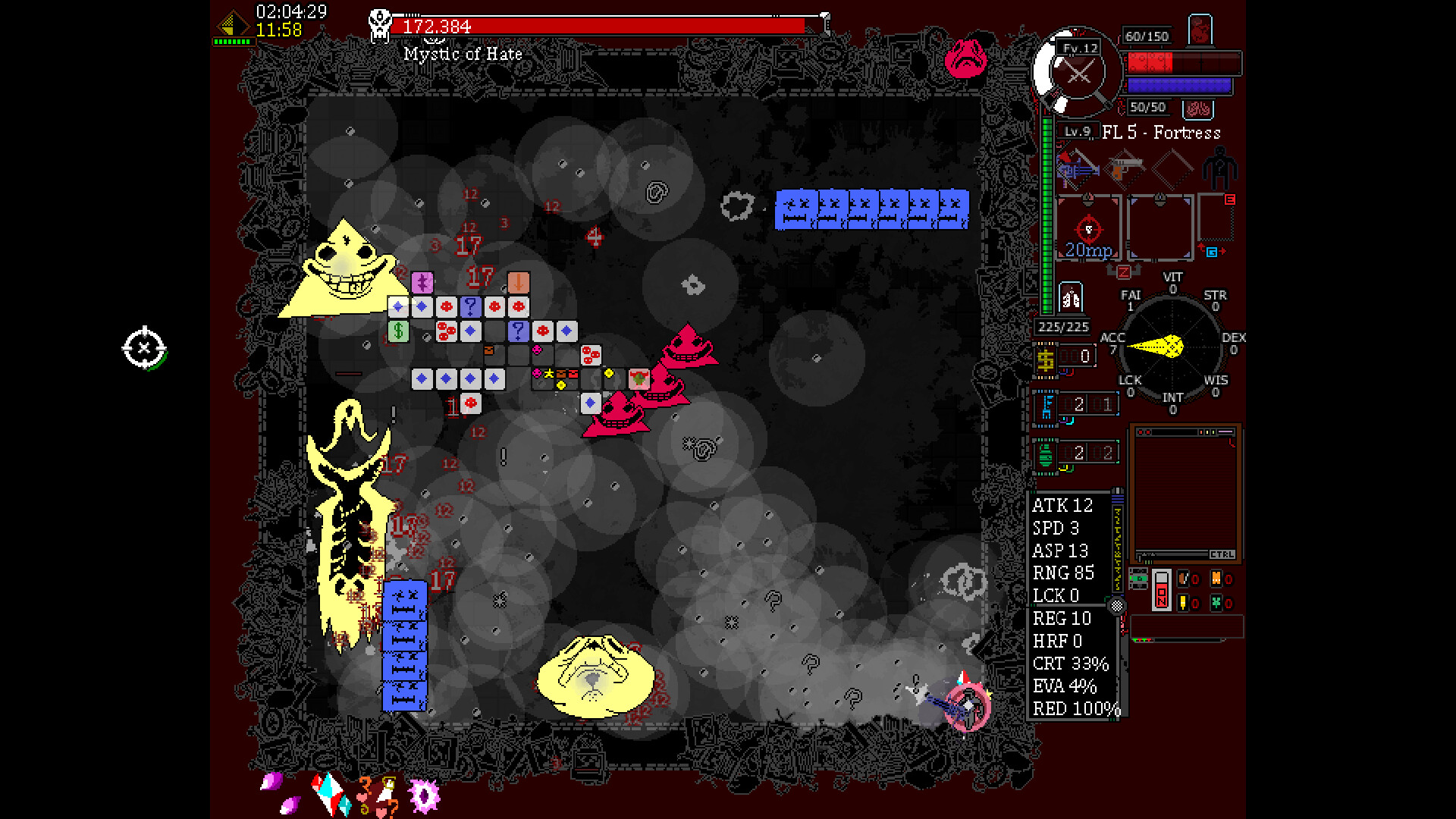The width and height of the screenshot is (1456, 819).
Task: Select the blue minigun weapon slot
Action: tap(1078, 170)
